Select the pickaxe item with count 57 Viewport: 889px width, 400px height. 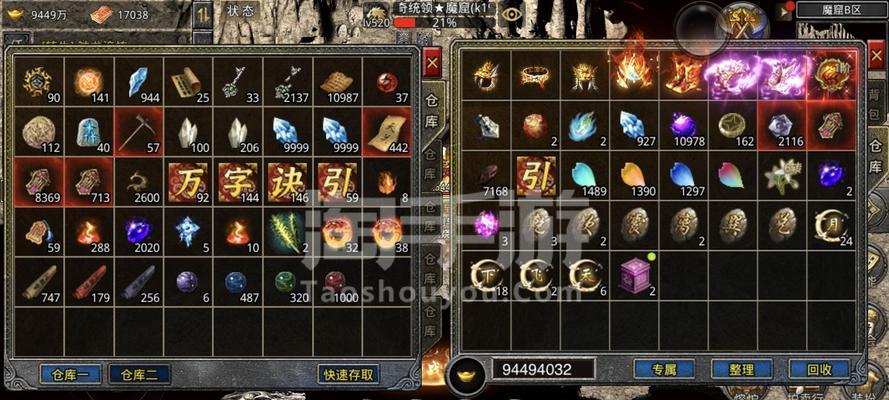point(138,131)
